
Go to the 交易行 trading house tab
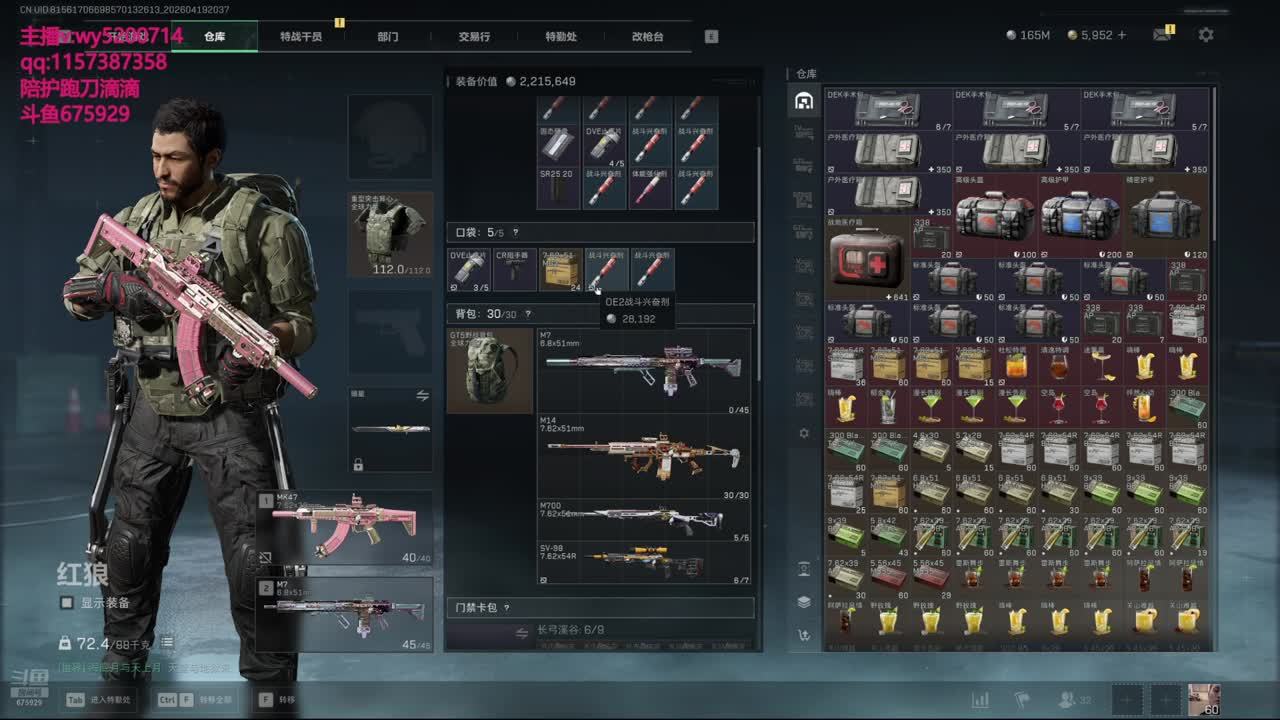tap(474, 36)
